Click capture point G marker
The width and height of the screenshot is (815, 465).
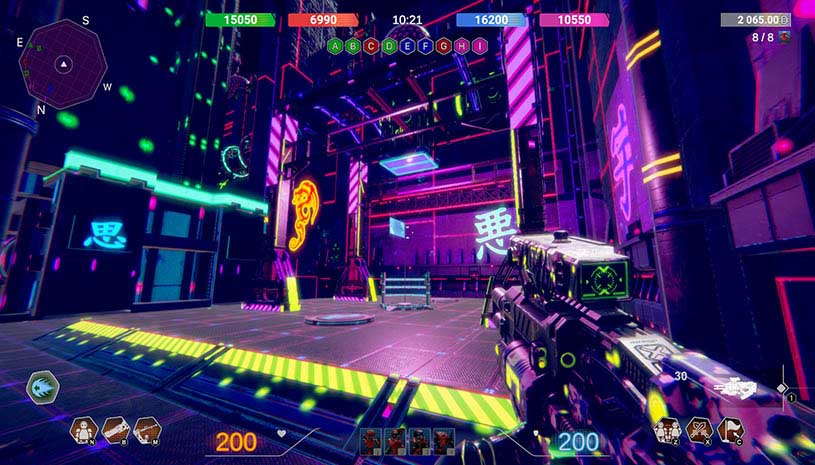(443, 46)
